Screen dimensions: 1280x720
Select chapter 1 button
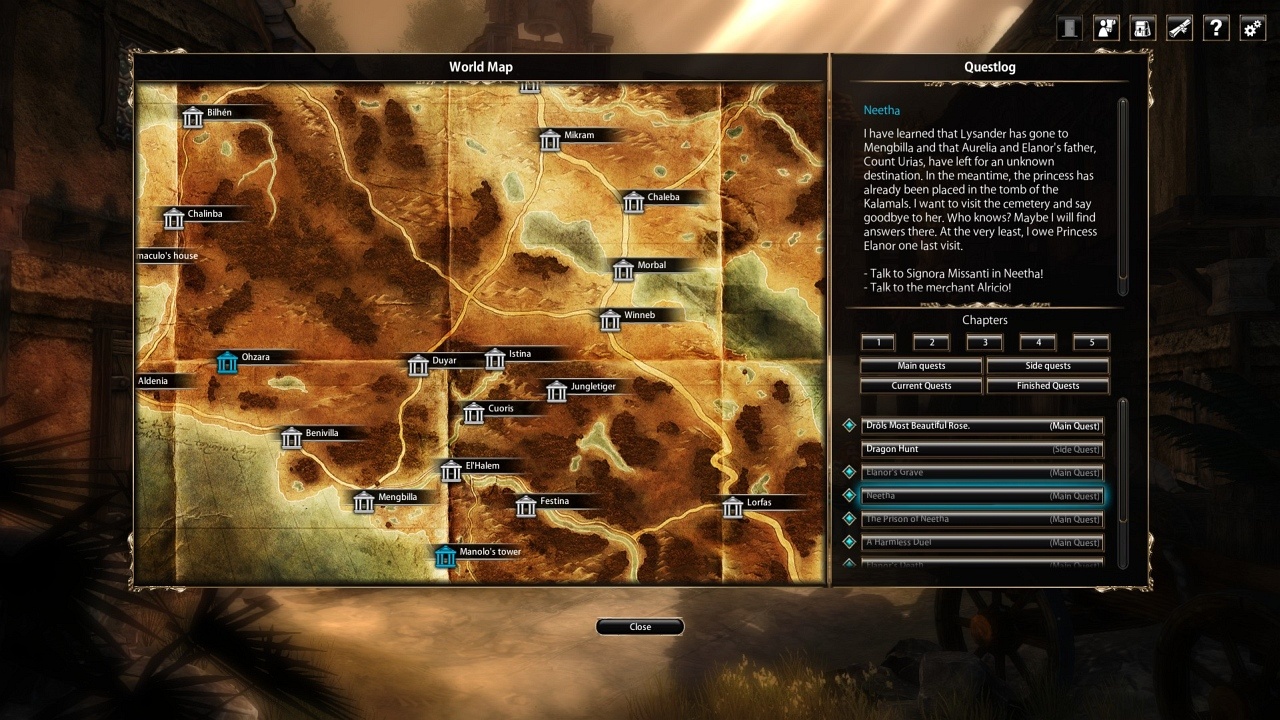[x=878, y=343]
